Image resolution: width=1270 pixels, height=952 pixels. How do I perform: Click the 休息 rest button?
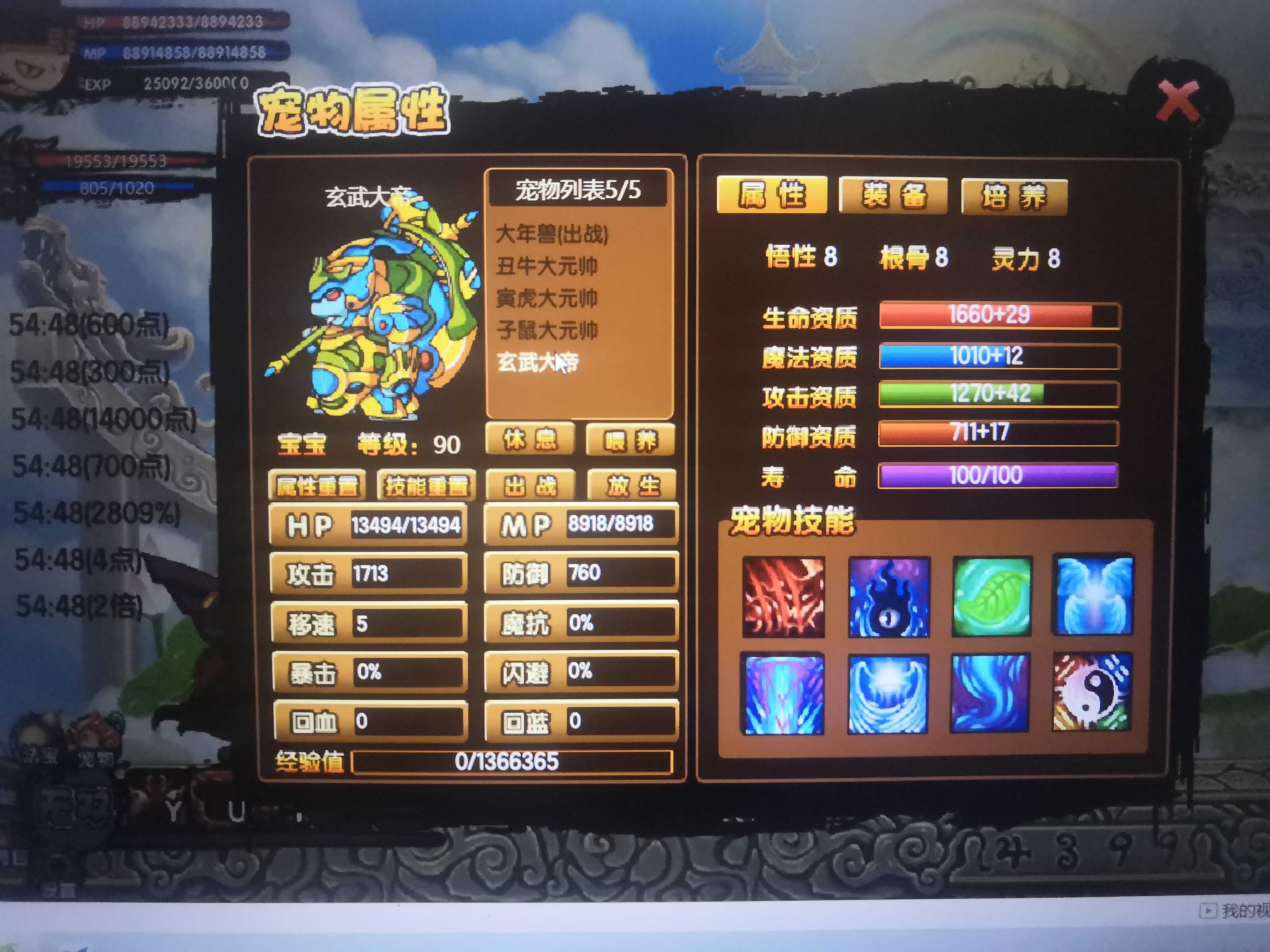531,439
